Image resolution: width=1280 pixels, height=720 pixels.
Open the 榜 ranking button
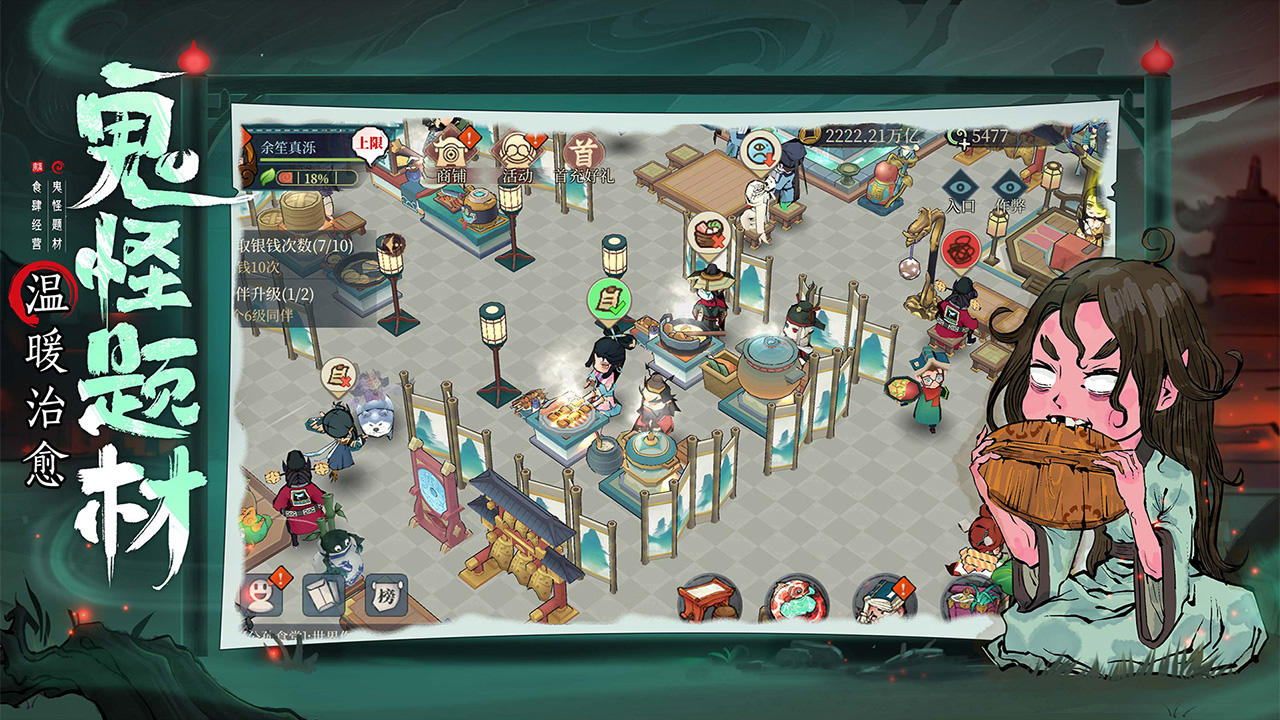[x=385, y=594]
